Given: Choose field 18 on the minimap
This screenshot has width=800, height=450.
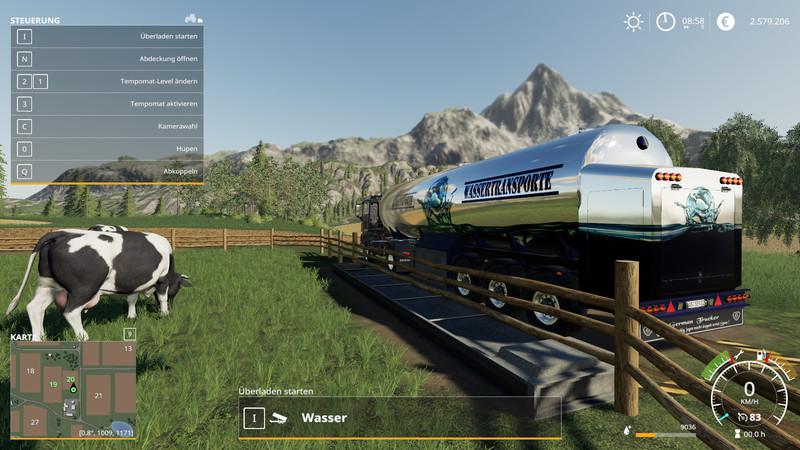Looking at the screenshot, I should pos(30,371).
